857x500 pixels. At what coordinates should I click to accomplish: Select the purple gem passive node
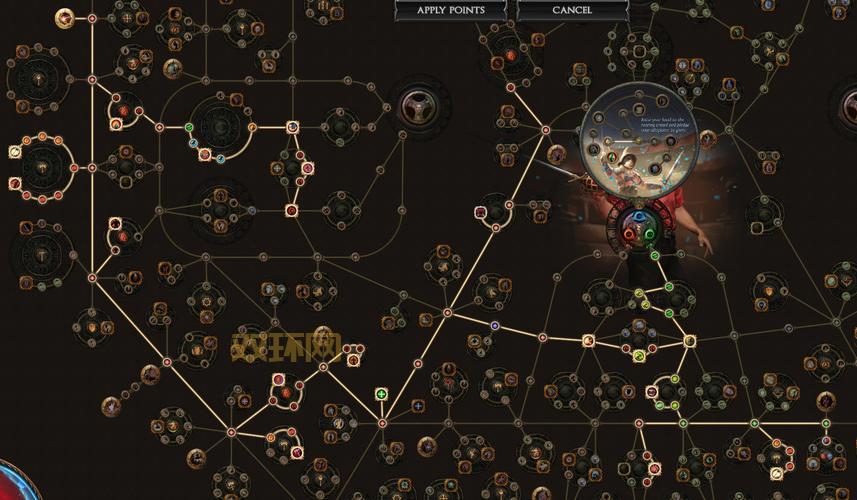point(494,326)
